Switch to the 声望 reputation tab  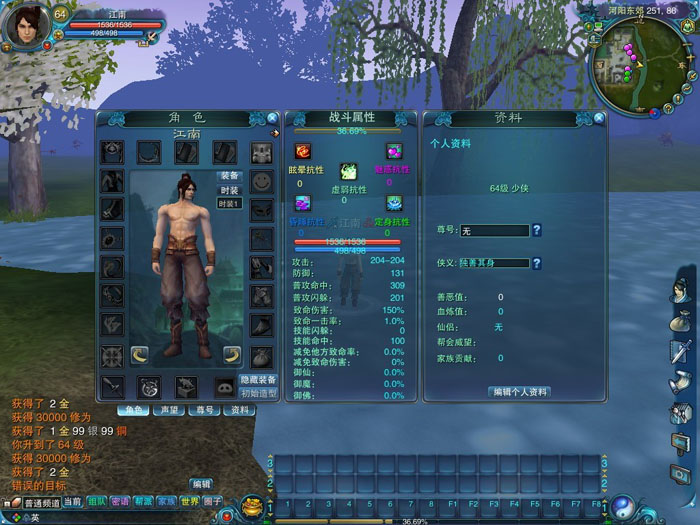[169, 410]
